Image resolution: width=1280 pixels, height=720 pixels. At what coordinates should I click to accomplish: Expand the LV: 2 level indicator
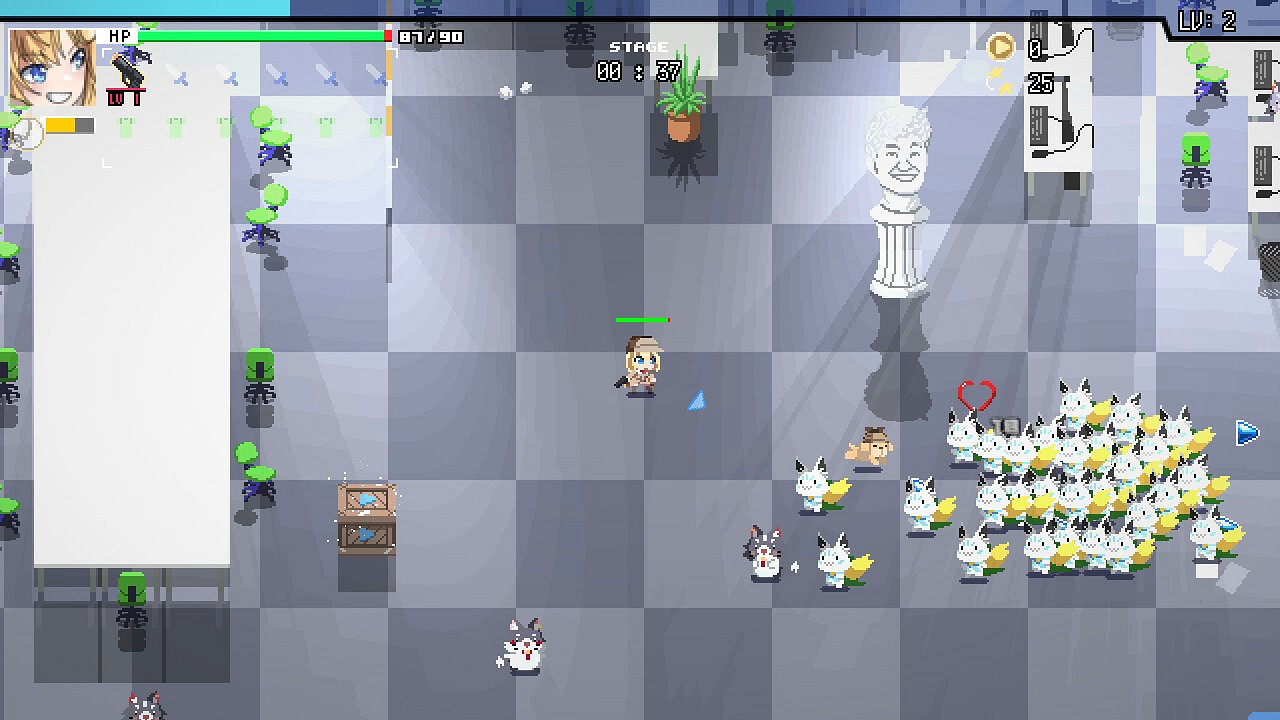pos(1208,20)
